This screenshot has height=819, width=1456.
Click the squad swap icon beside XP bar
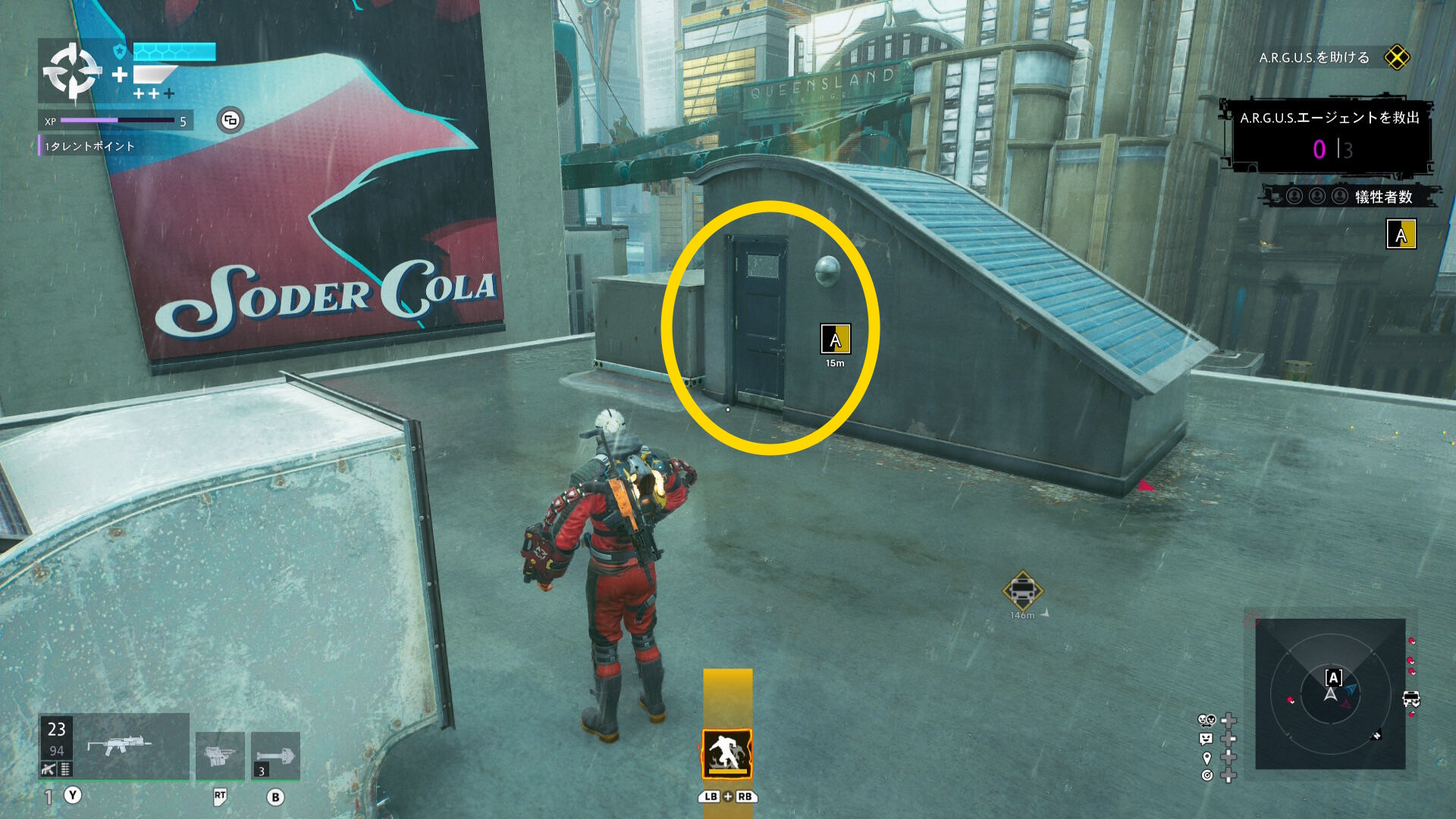[231, 120]
